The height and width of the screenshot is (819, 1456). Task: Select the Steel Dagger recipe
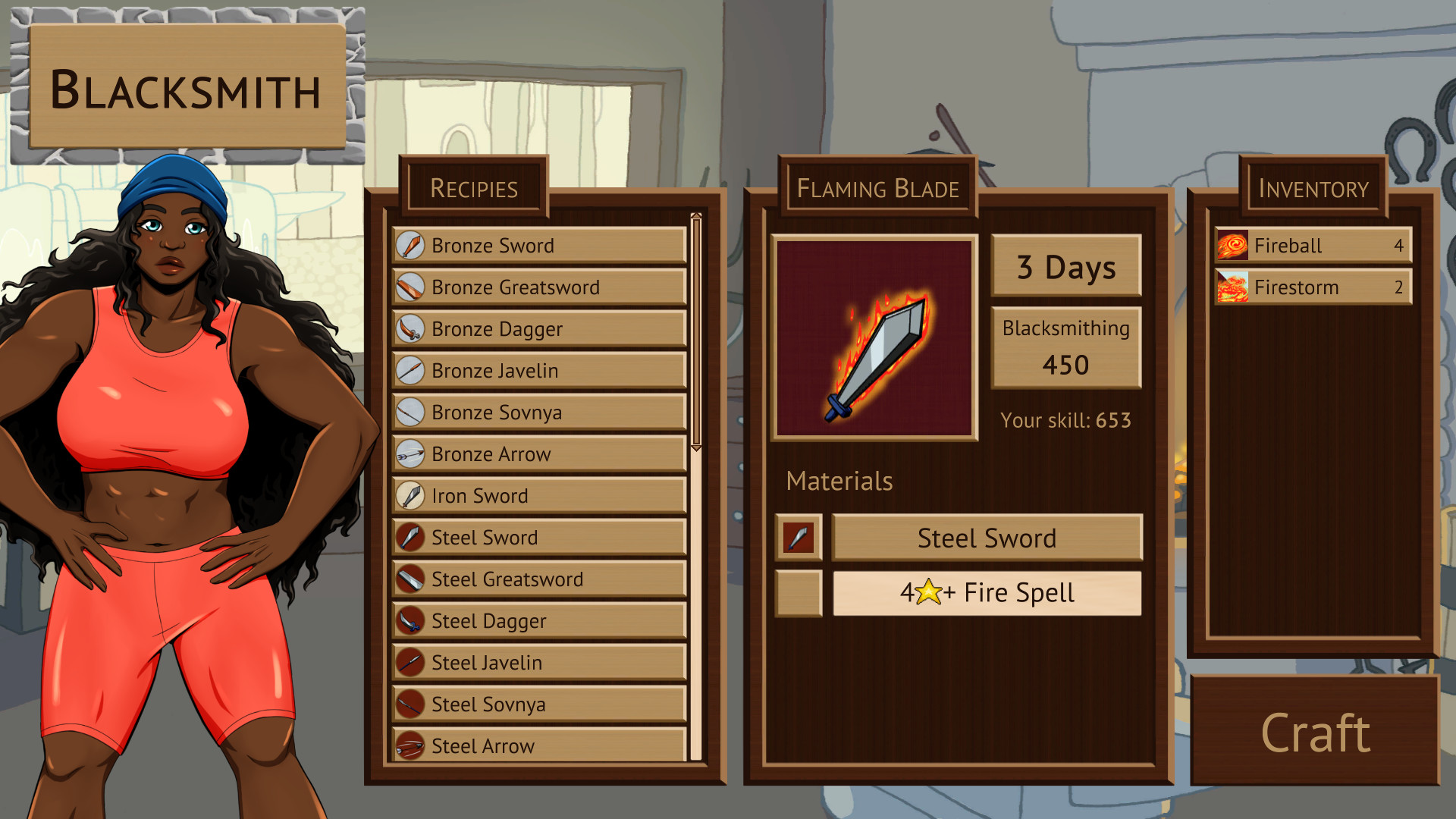(537, 620)
